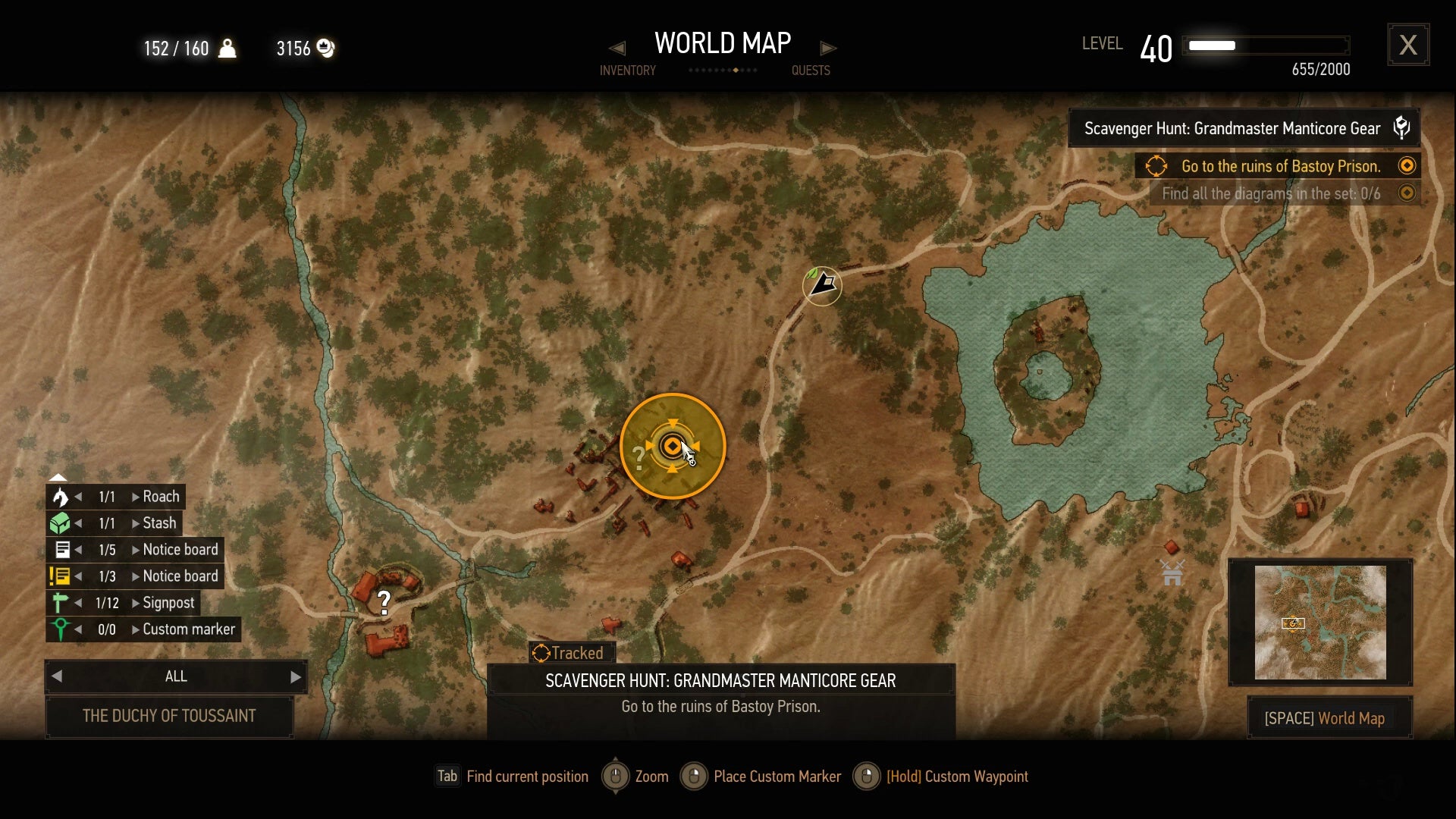Screen dimensions: 1456x819
Task: Click the player position arrow on the map
Action: pyautogui.click(x=822, y=286)
